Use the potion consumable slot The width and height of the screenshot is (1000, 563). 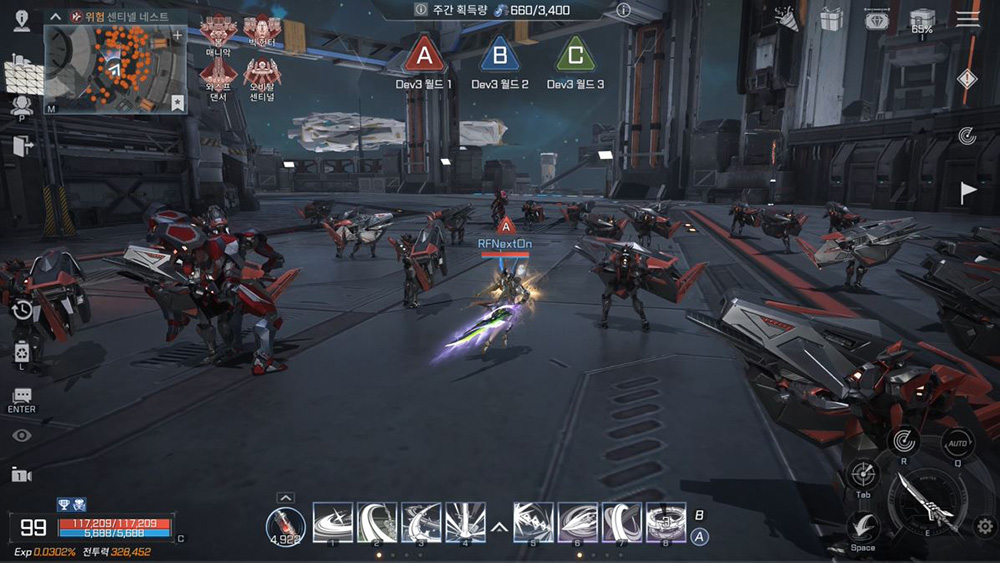[x=285, y=524]
